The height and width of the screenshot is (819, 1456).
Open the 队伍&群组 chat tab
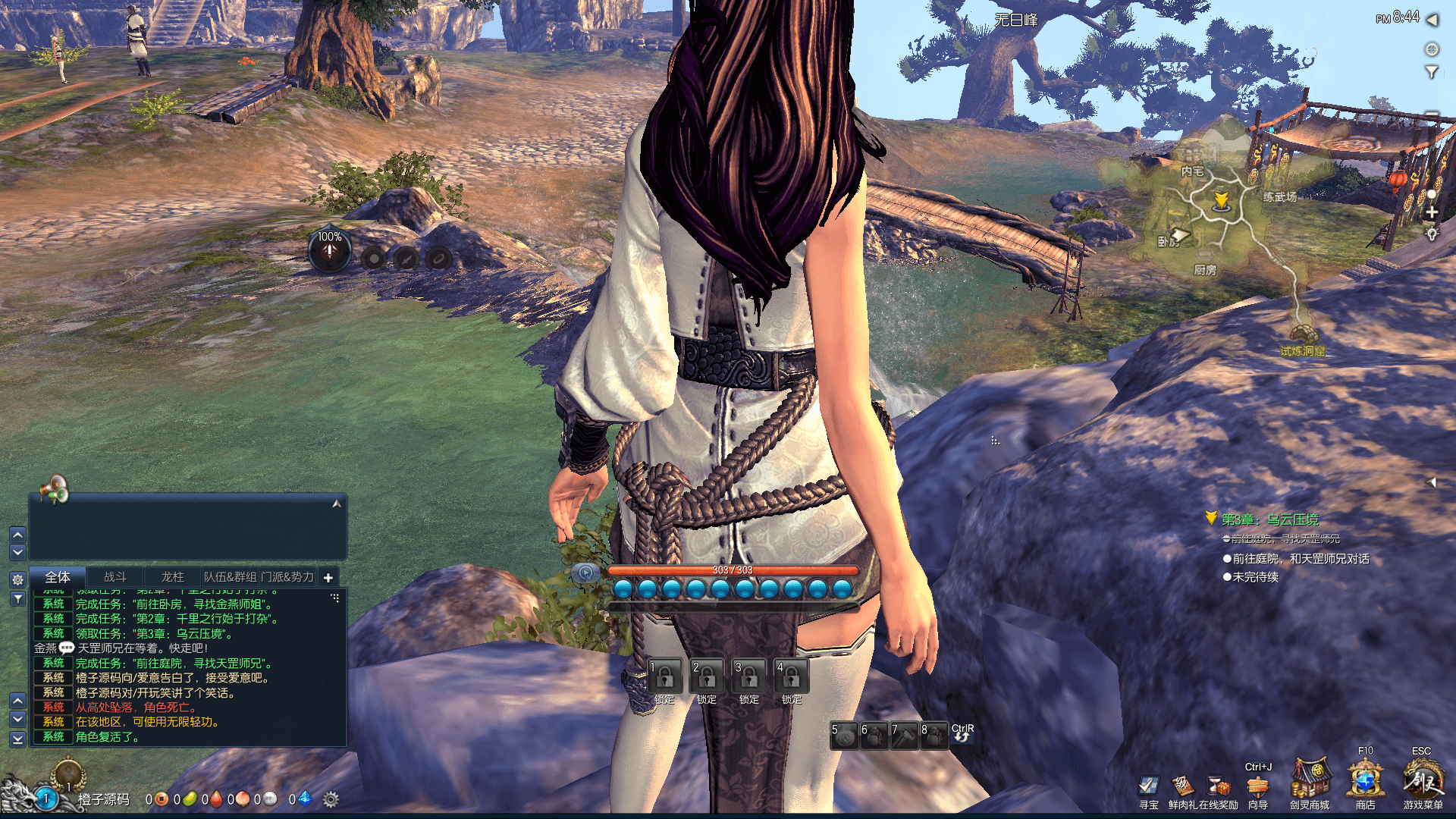tap(230, 577)
